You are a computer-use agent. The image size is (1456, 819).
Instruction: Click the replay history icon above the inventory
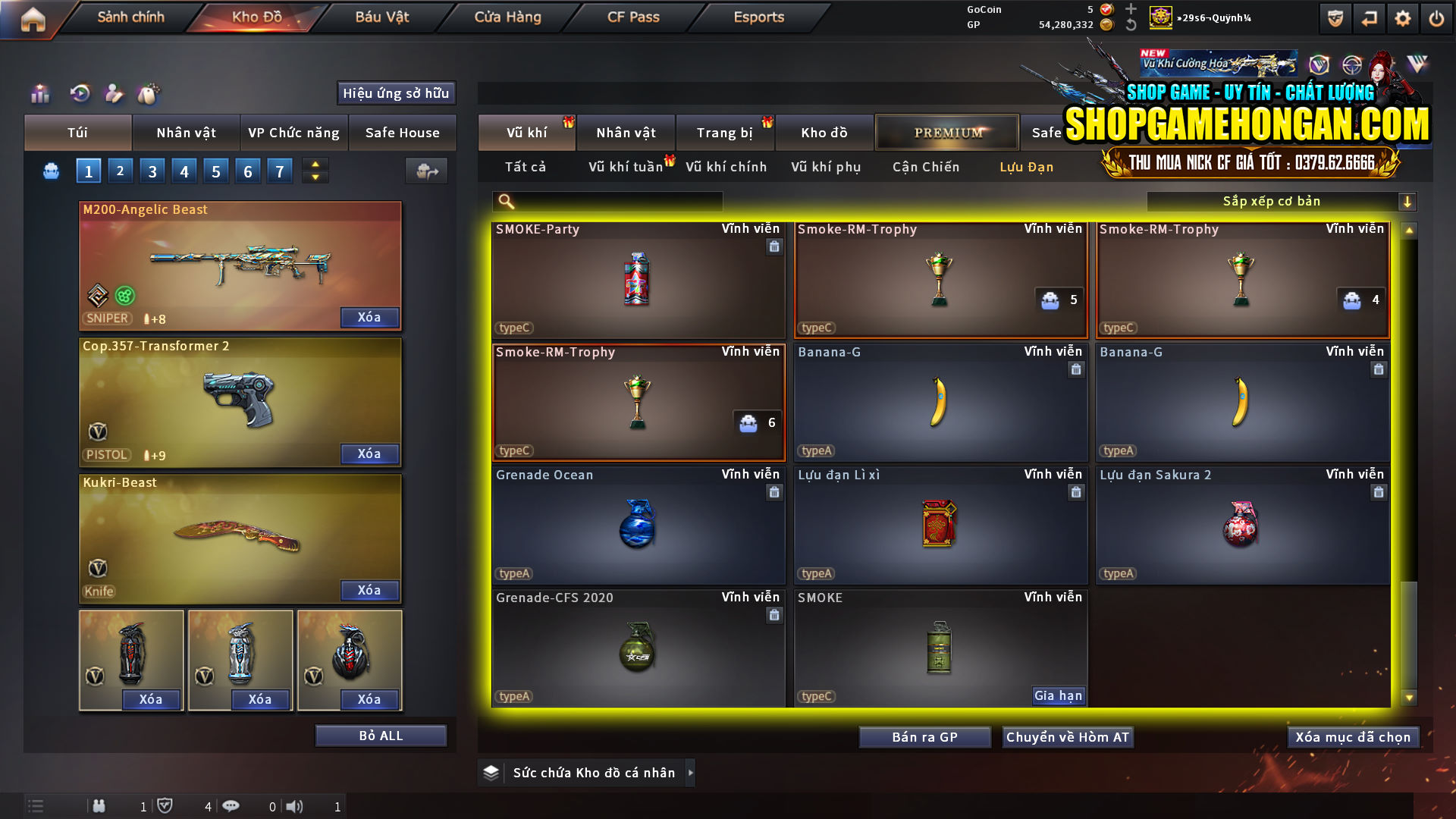79,94
